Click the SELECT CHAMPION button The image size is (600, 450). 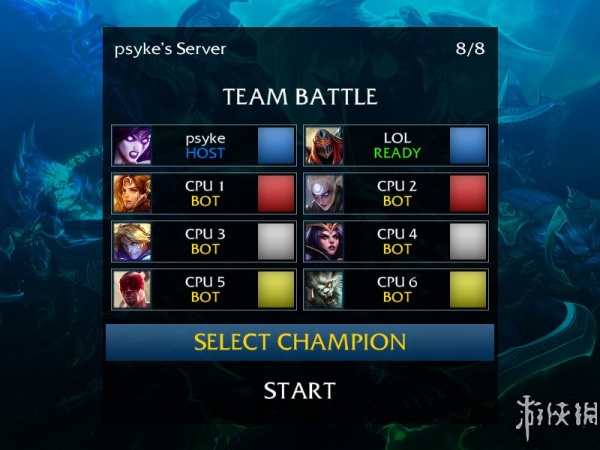pos(300,342)
